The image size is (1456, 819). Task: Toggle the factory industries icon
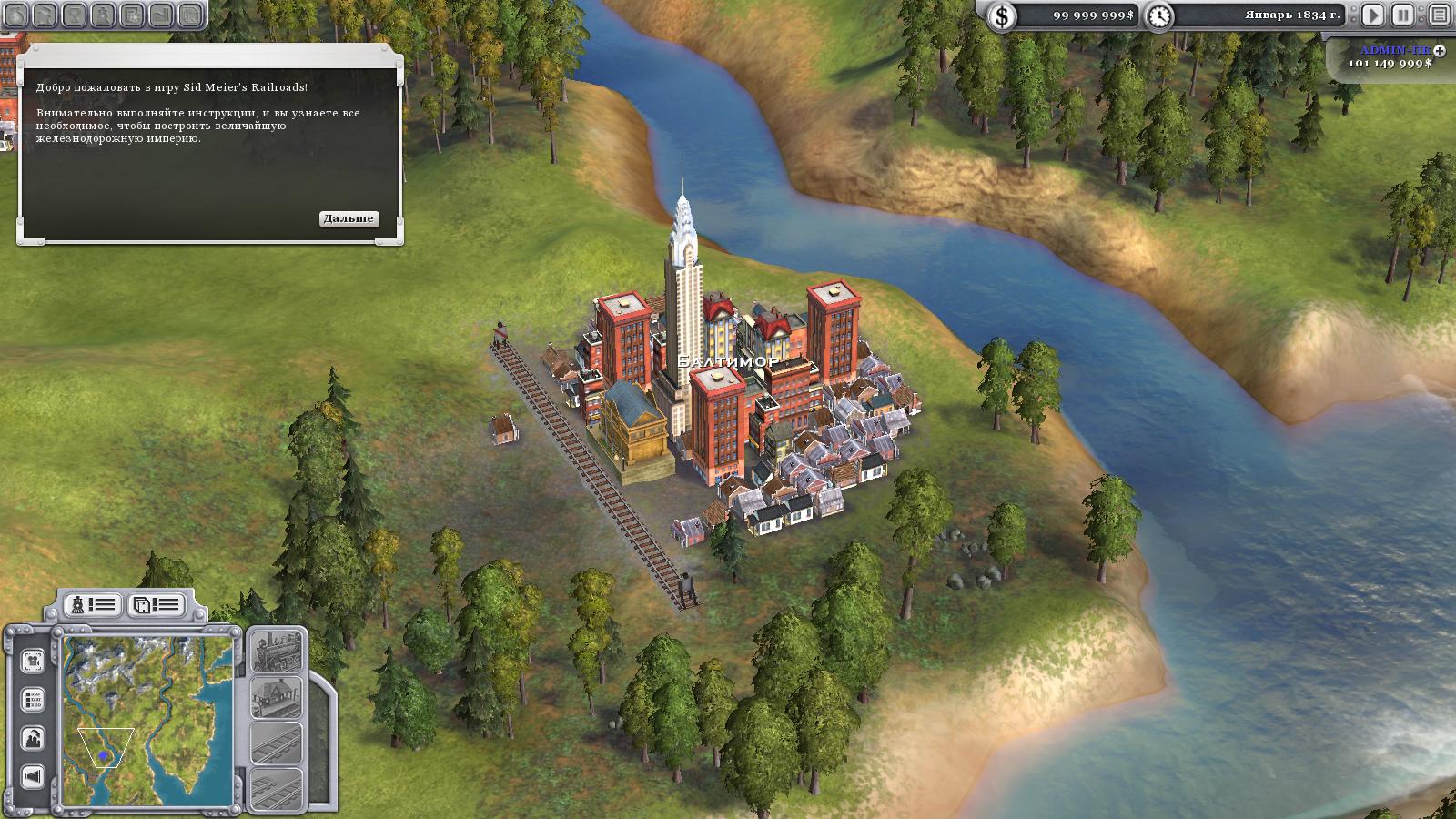coord(33,738)
